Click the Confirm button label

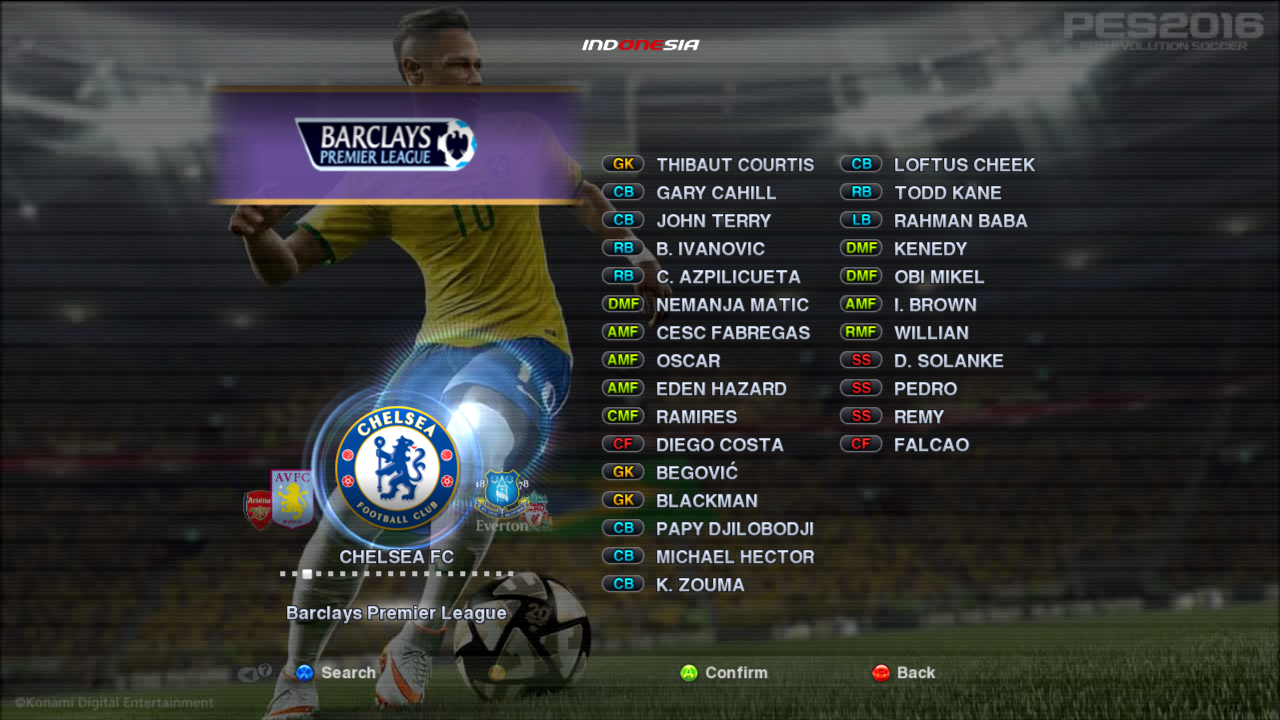735,673
